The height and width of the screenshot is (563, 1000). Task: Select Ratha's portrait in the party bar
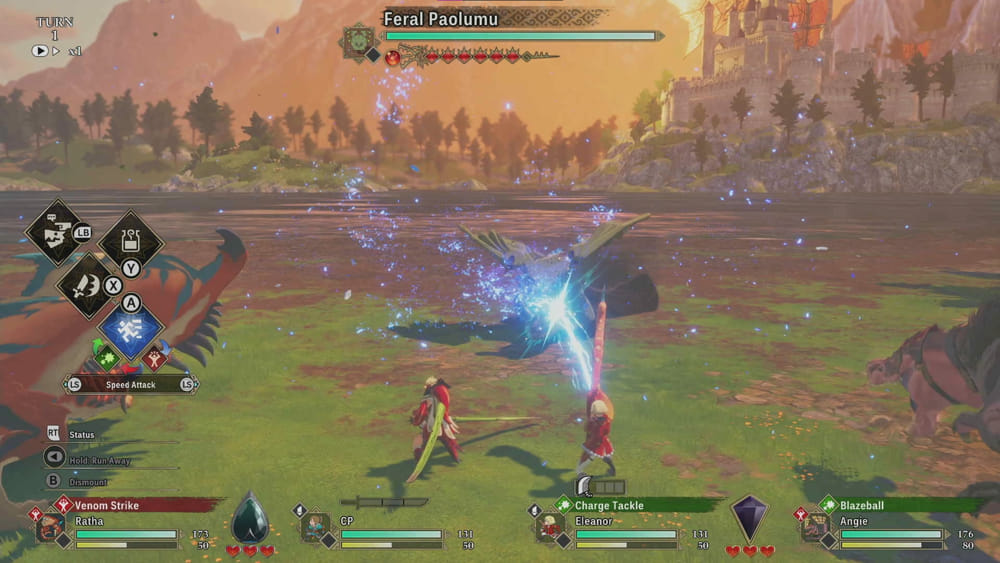click(51, 527)
